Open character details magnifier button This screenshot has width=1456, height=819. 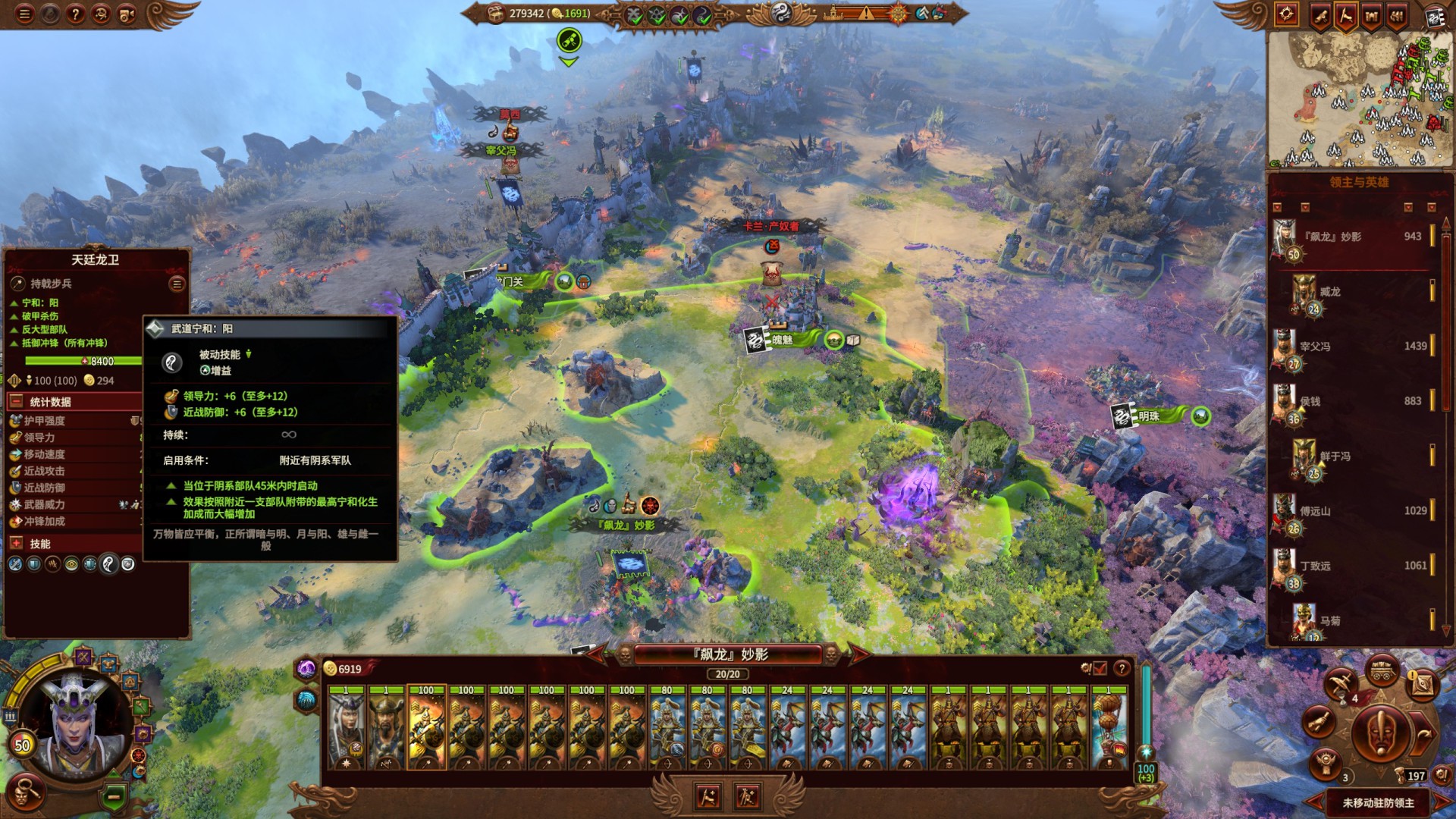coord(27,791)
